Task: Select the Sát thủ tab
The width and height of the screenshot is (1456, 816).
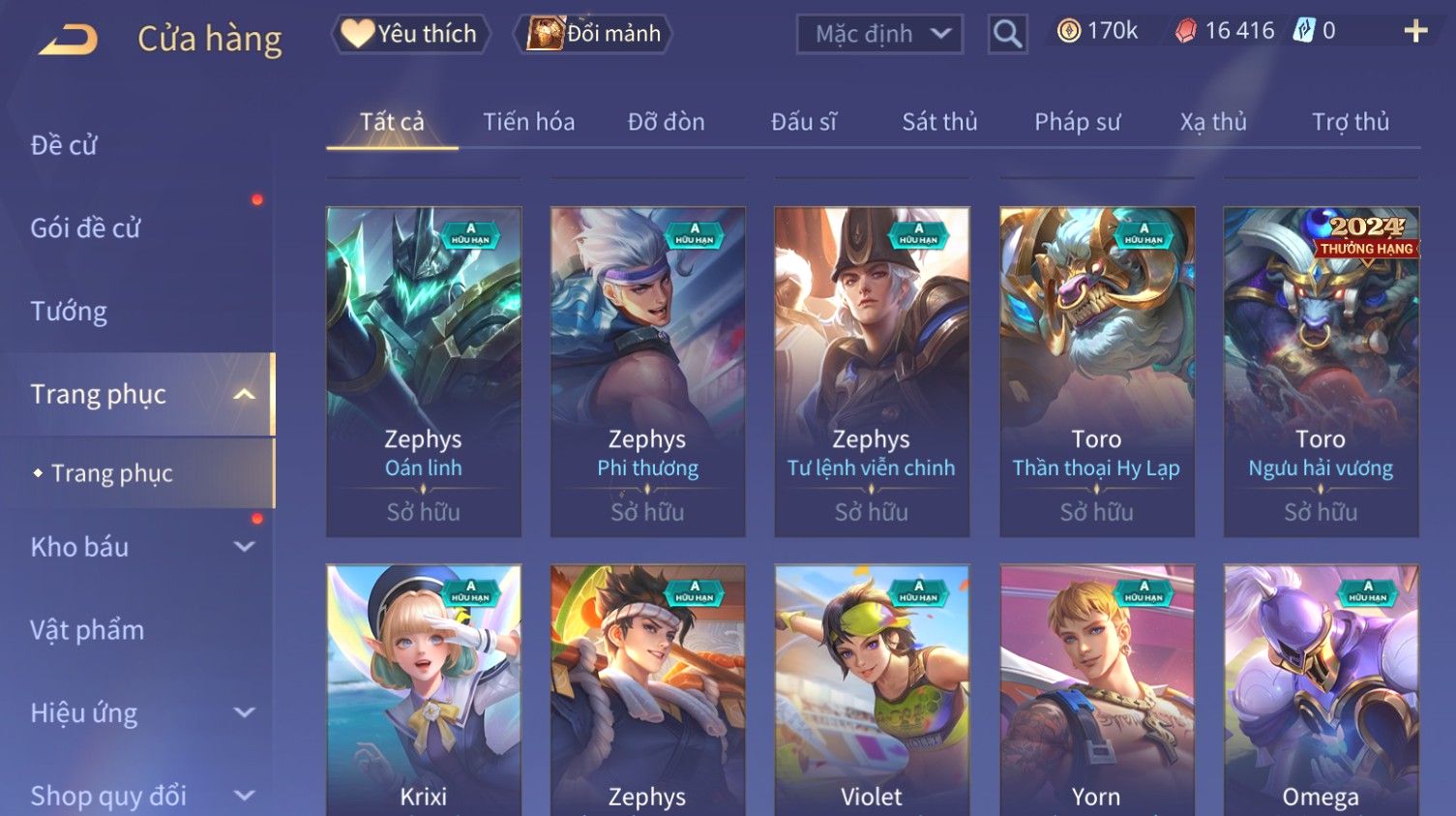Action: (x=939, y=122)
